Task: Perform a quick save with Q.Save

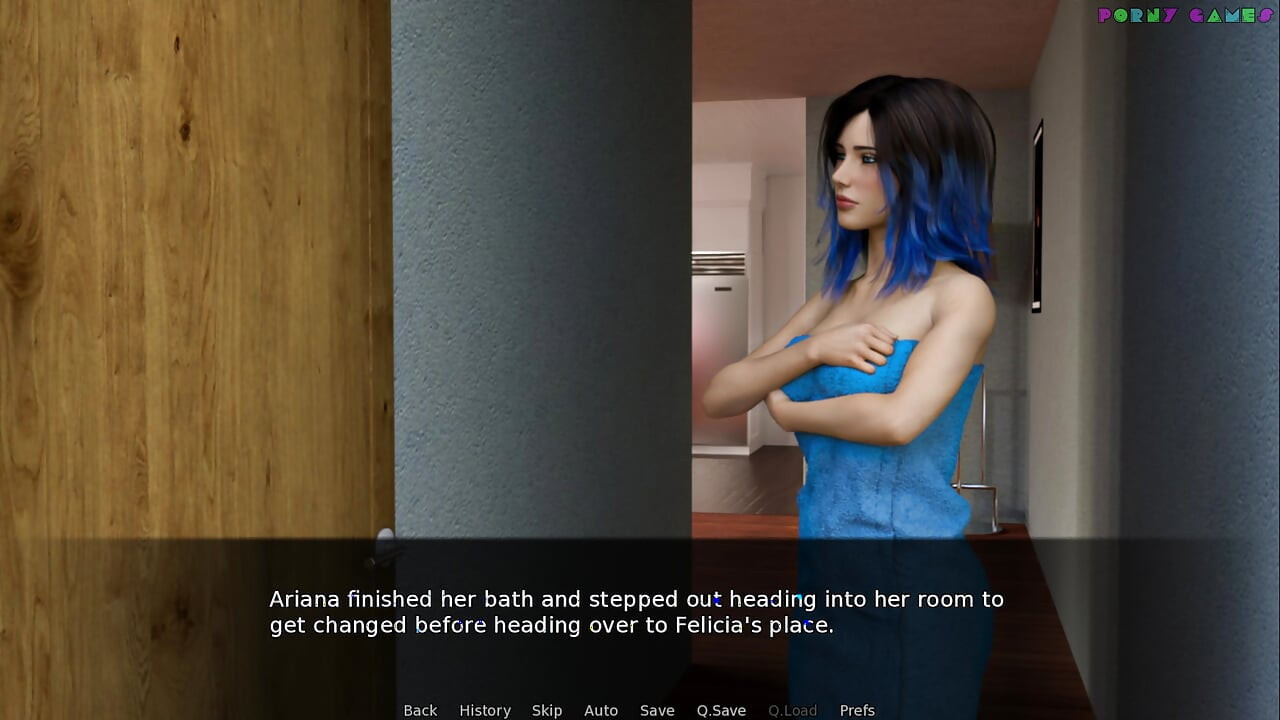Action: tap(722, 710)
